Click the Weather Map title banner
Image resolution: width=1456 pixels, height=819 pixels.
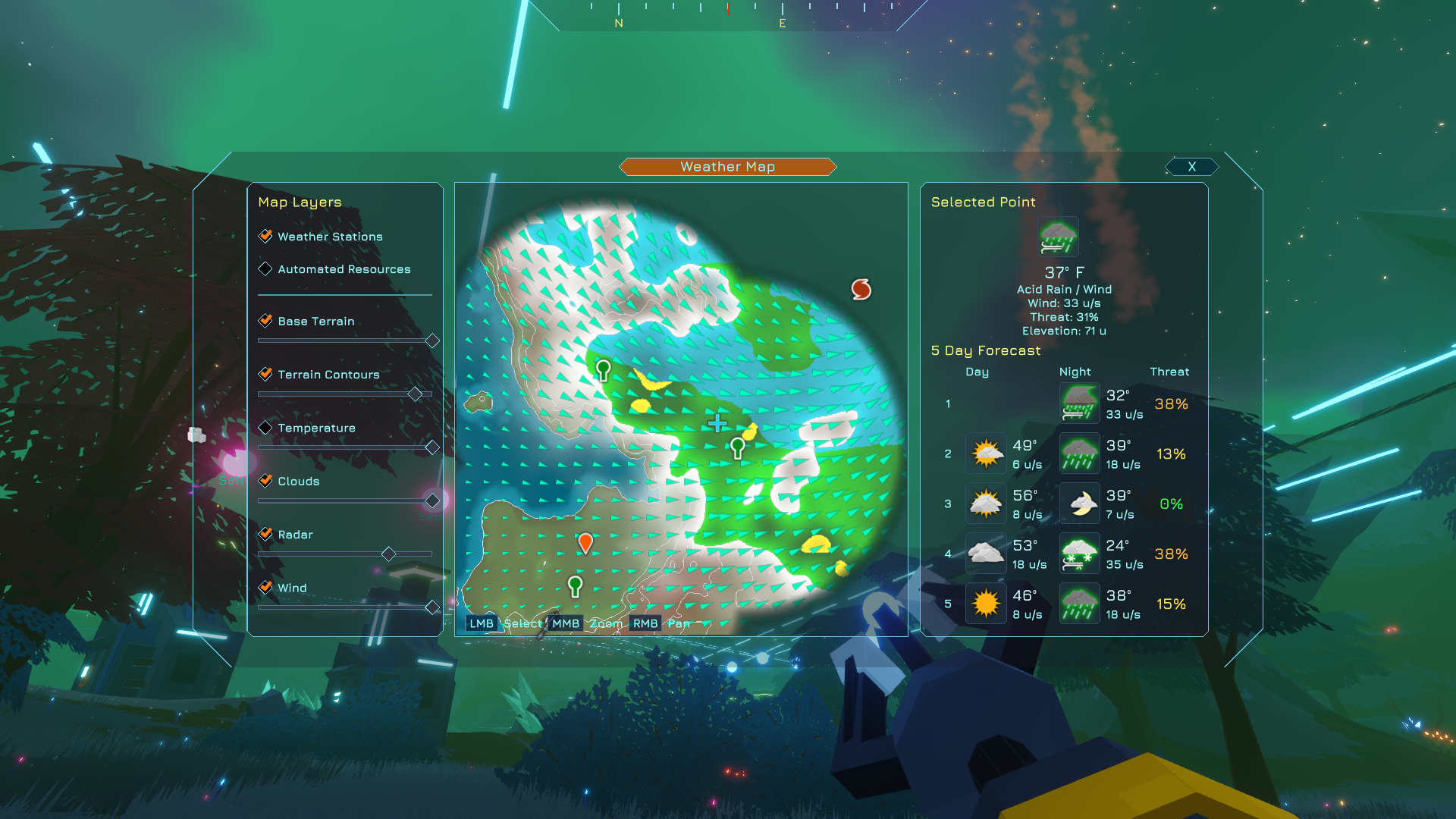728,166
